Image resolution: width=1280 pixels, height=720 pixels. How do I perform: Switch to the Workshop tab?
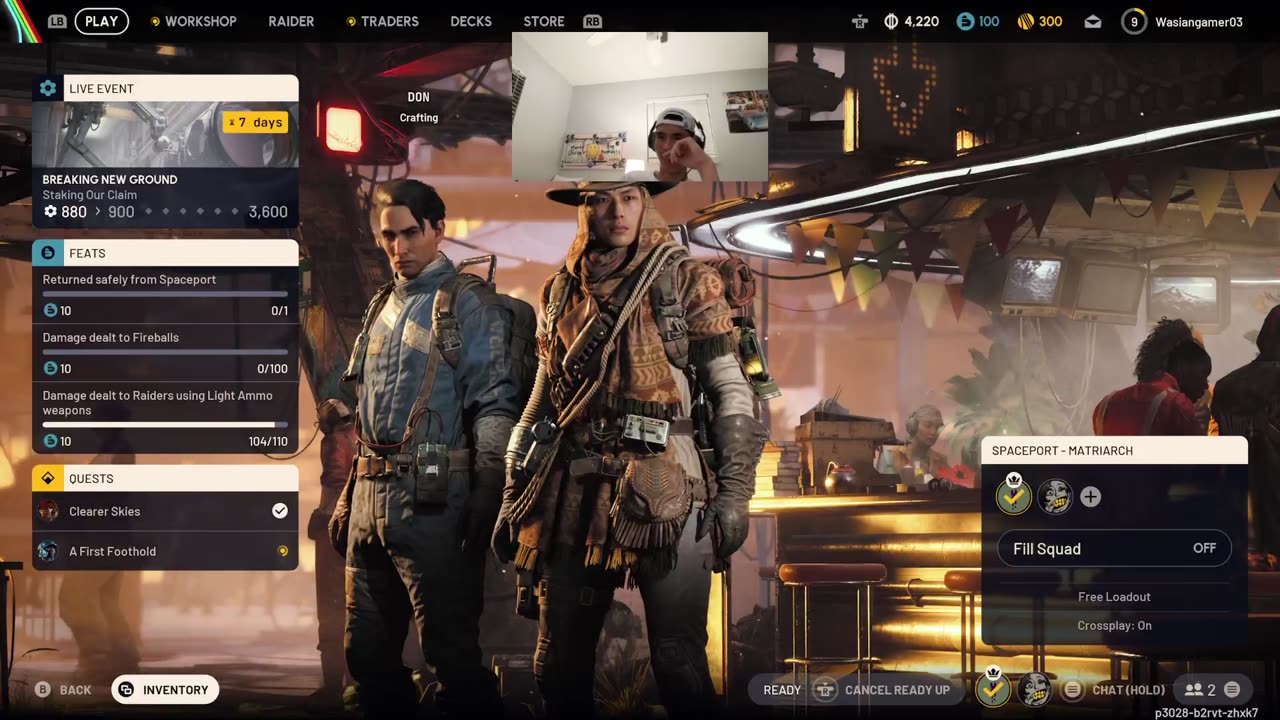coord(200,21)
